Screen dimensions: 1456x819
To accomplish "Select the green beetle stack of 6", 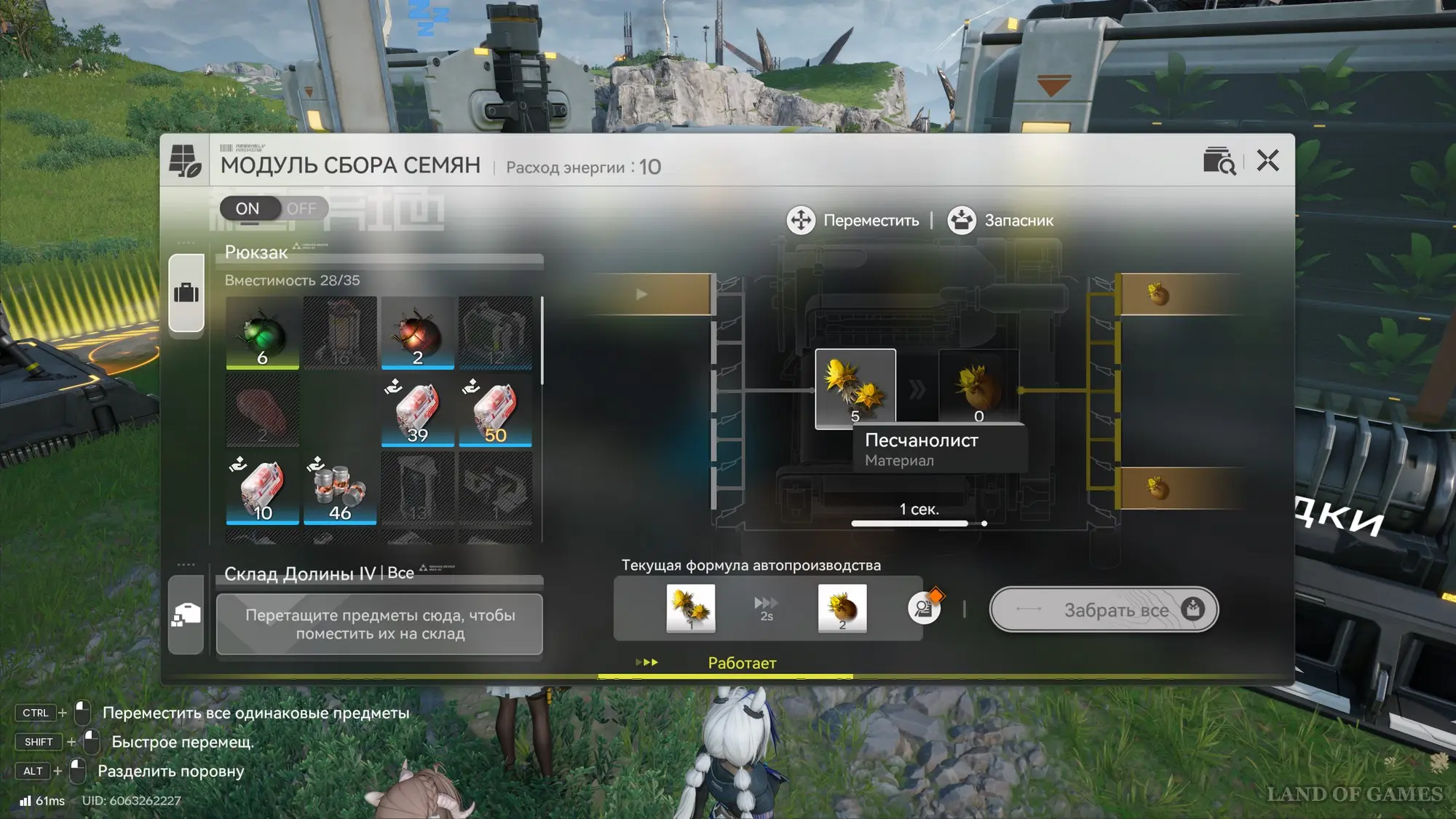I will tap(262, 333).
